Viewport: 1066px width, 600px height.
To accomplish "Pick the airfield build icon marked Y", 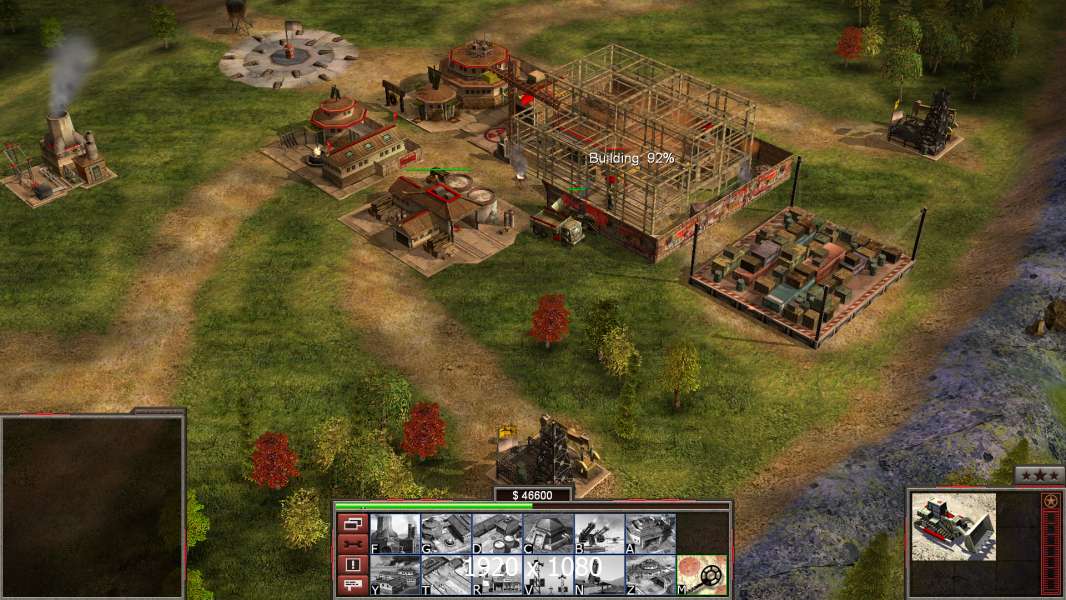I will (395, 574).
